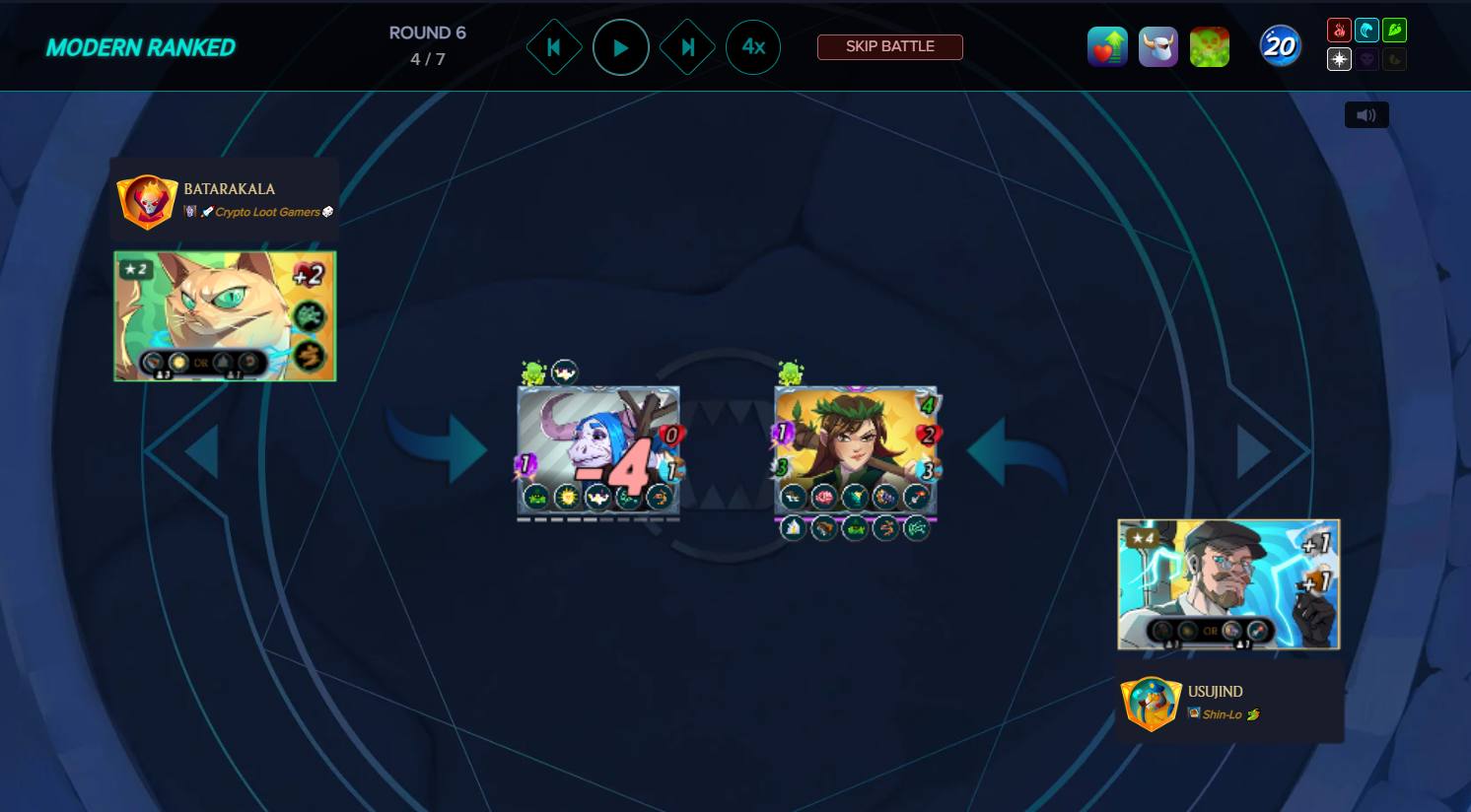1471x812 pixels.
Task: Step back to the previous action
Action: pyautogui.click(x=554, y=47)
